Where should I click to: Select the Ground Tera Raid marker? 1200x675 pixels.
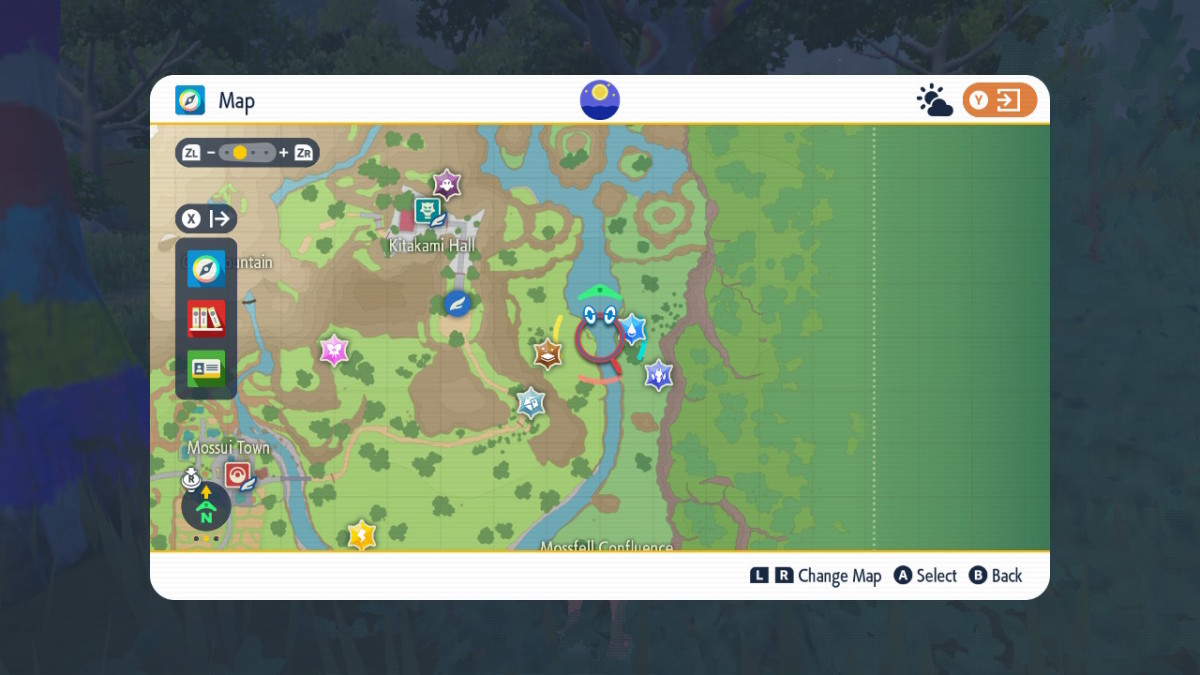[548, 353]
